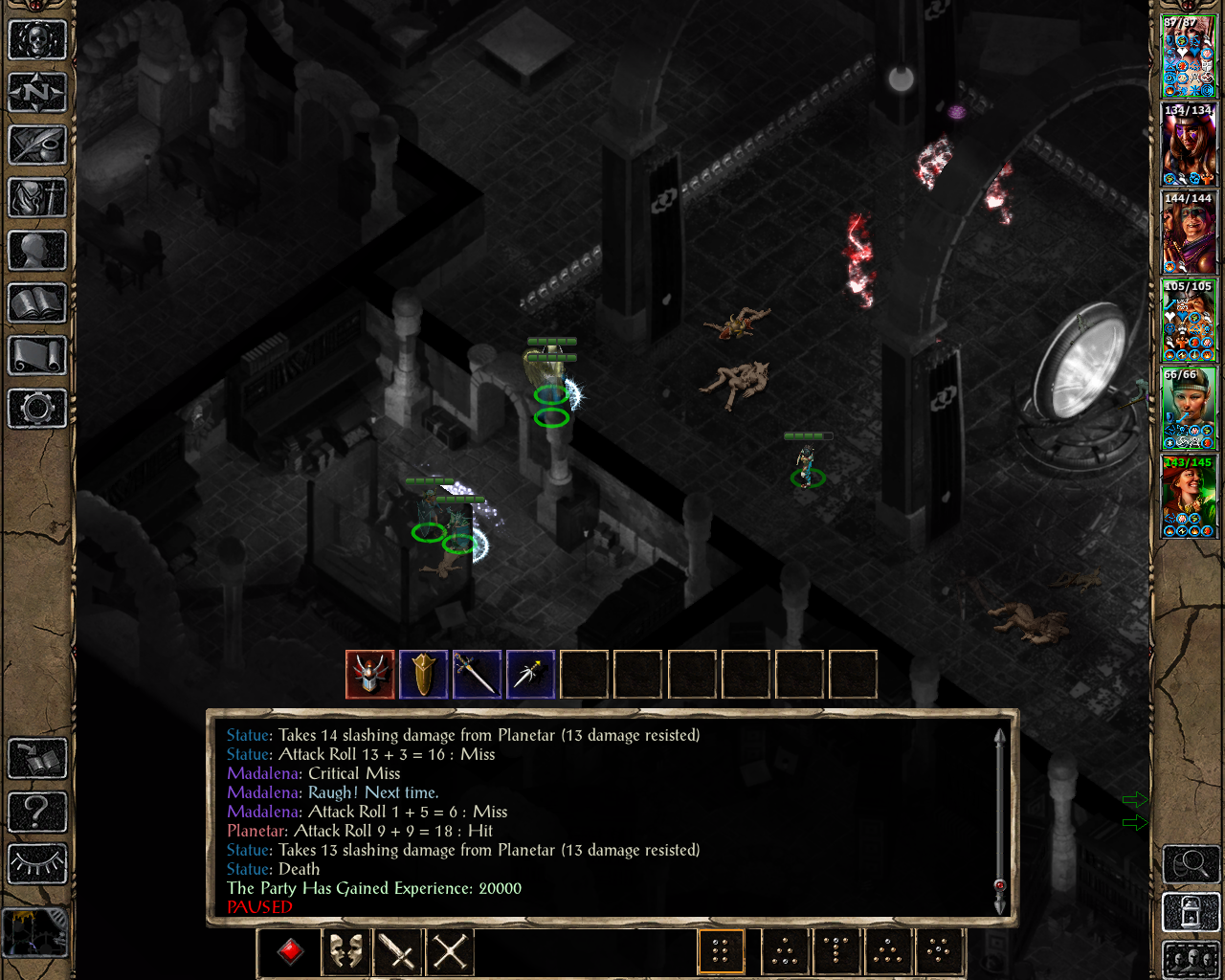Click the crossed X stop button
1225x980 pixels.
click(x=450, y=951)
